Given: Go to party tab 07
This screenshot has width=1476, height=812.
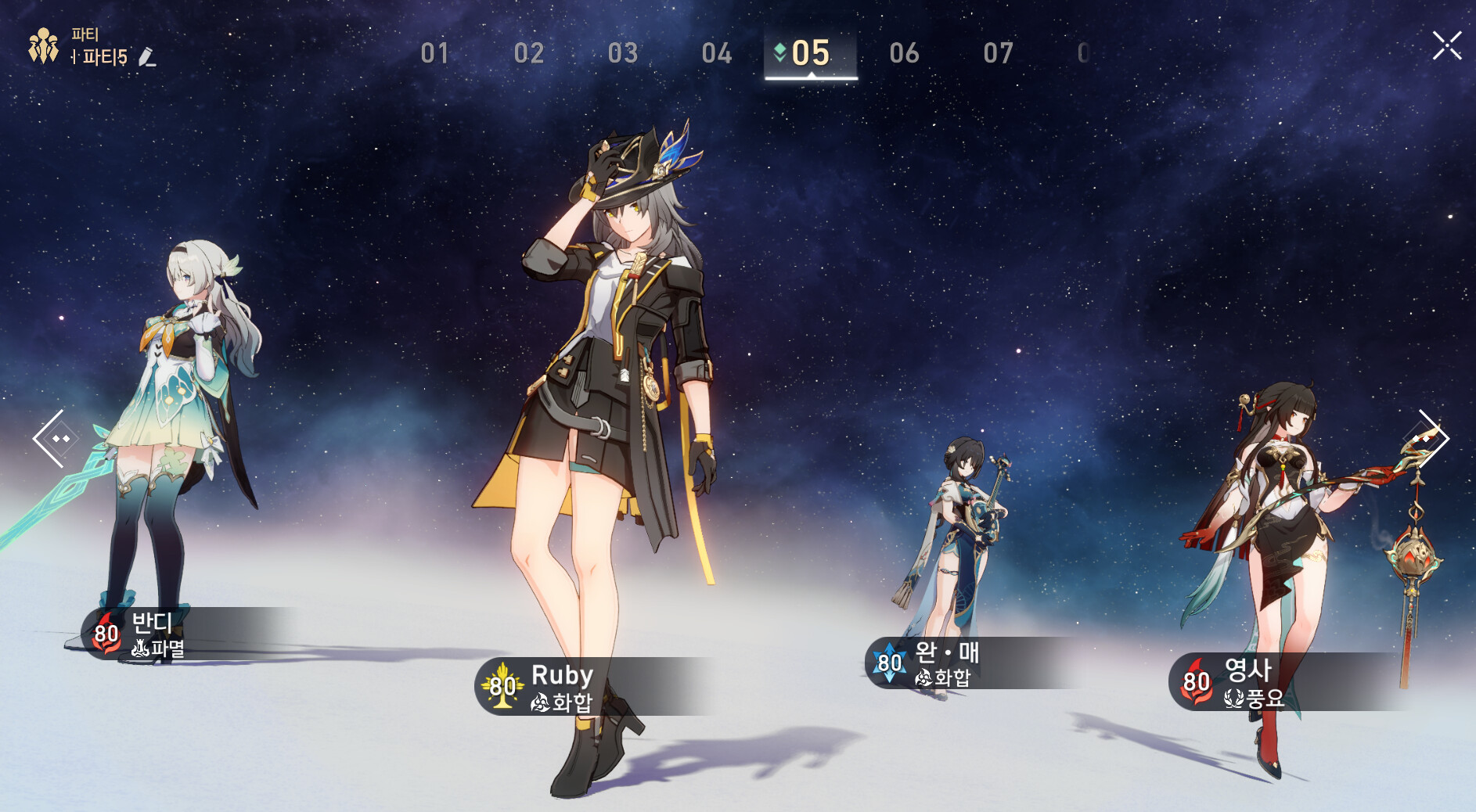Looking at the screenshot, I should [998, 53].
